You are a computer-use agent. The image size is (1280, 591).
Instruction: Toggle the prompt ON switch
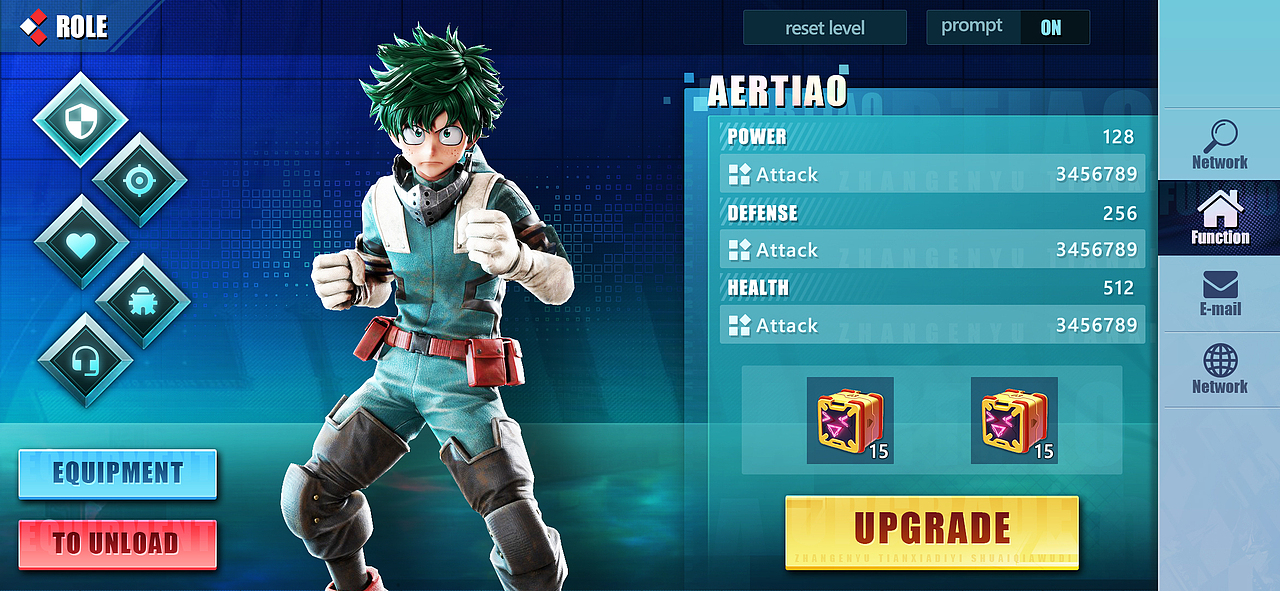(1050, 28)
